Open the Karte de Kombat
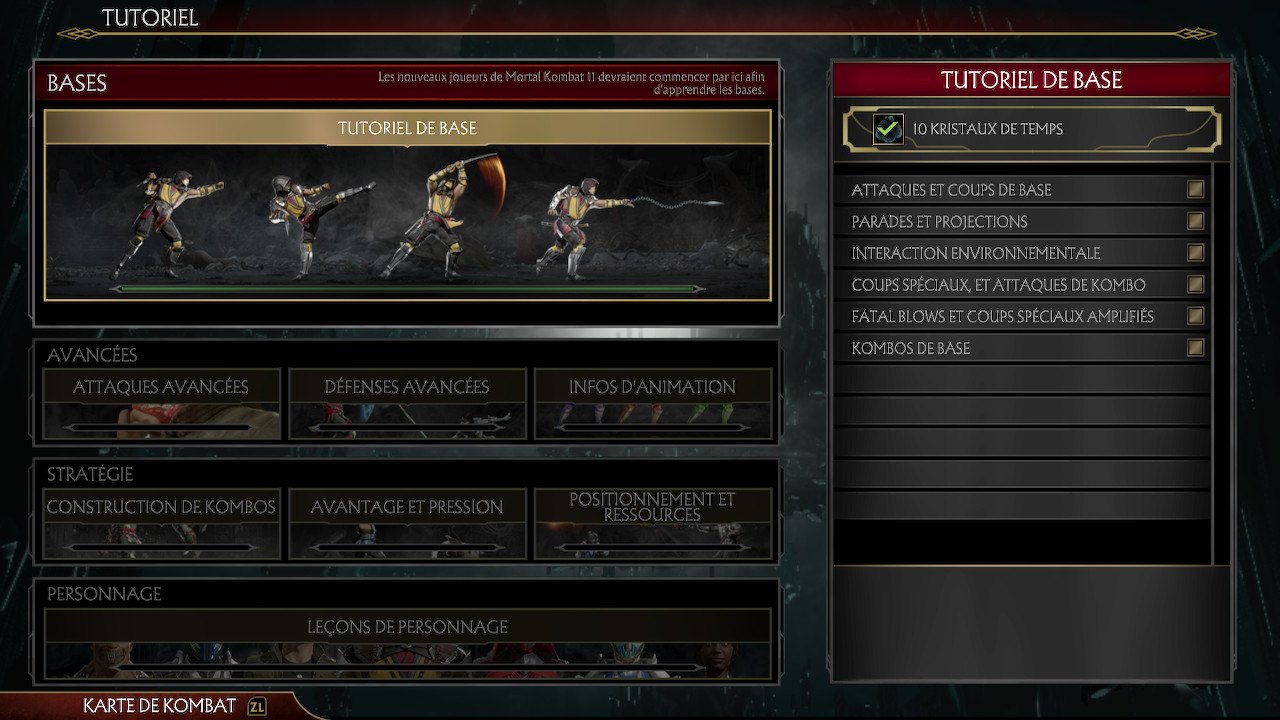Image resolution: width=1280 pixels, height=720 pixels. tap(160, 706)
